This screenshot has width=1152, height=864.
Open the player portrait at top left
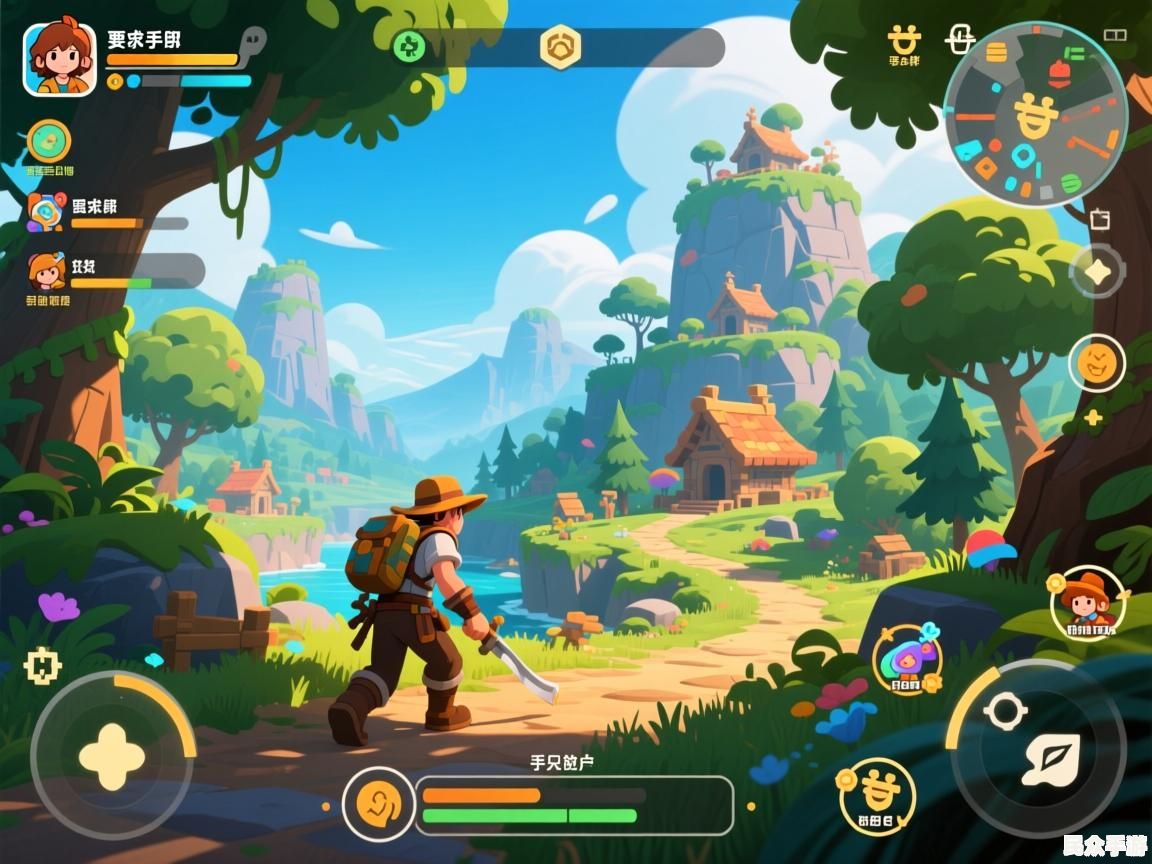coord(59,59)
